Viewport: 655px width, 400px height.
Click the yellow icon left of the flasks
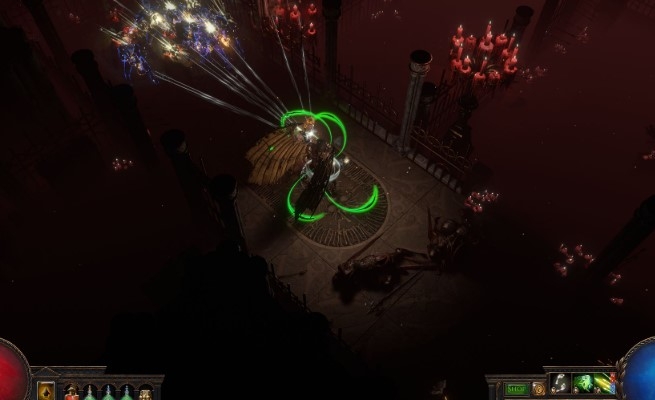point(46,390)
